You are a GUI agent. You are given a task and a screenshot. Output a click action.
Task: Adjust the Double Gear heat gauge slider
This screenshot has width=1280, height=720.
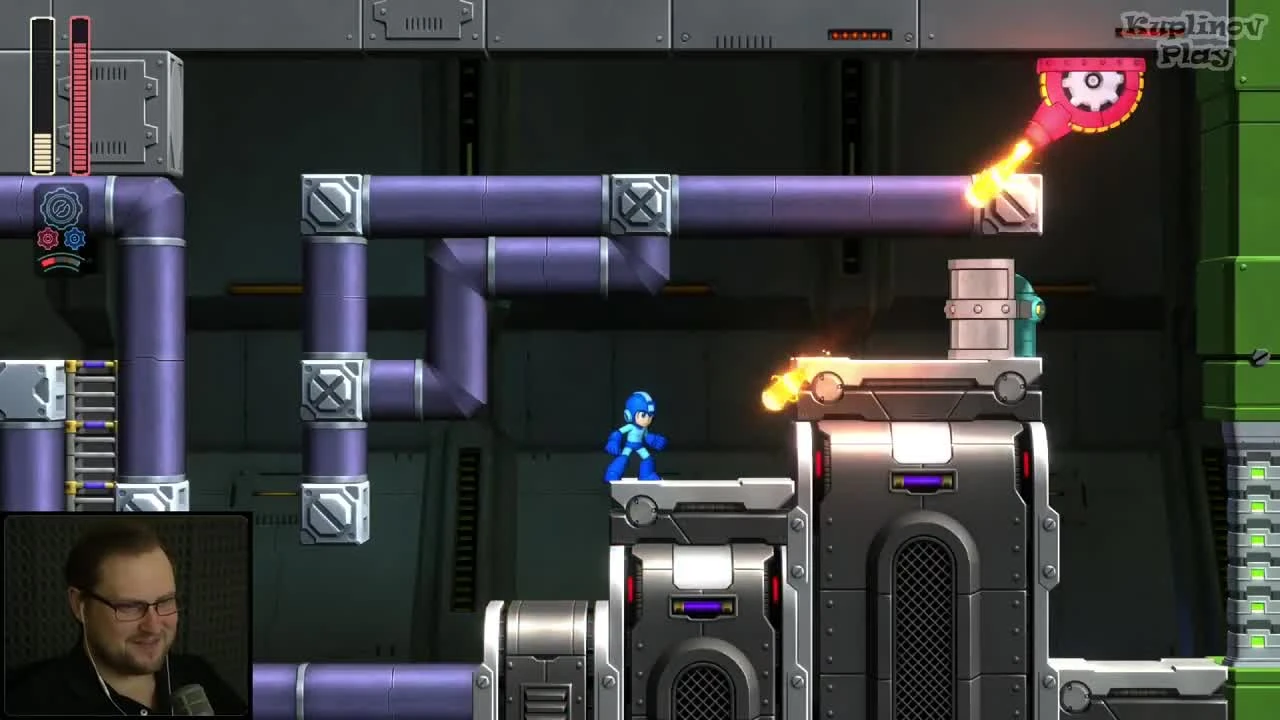point(60,262)
